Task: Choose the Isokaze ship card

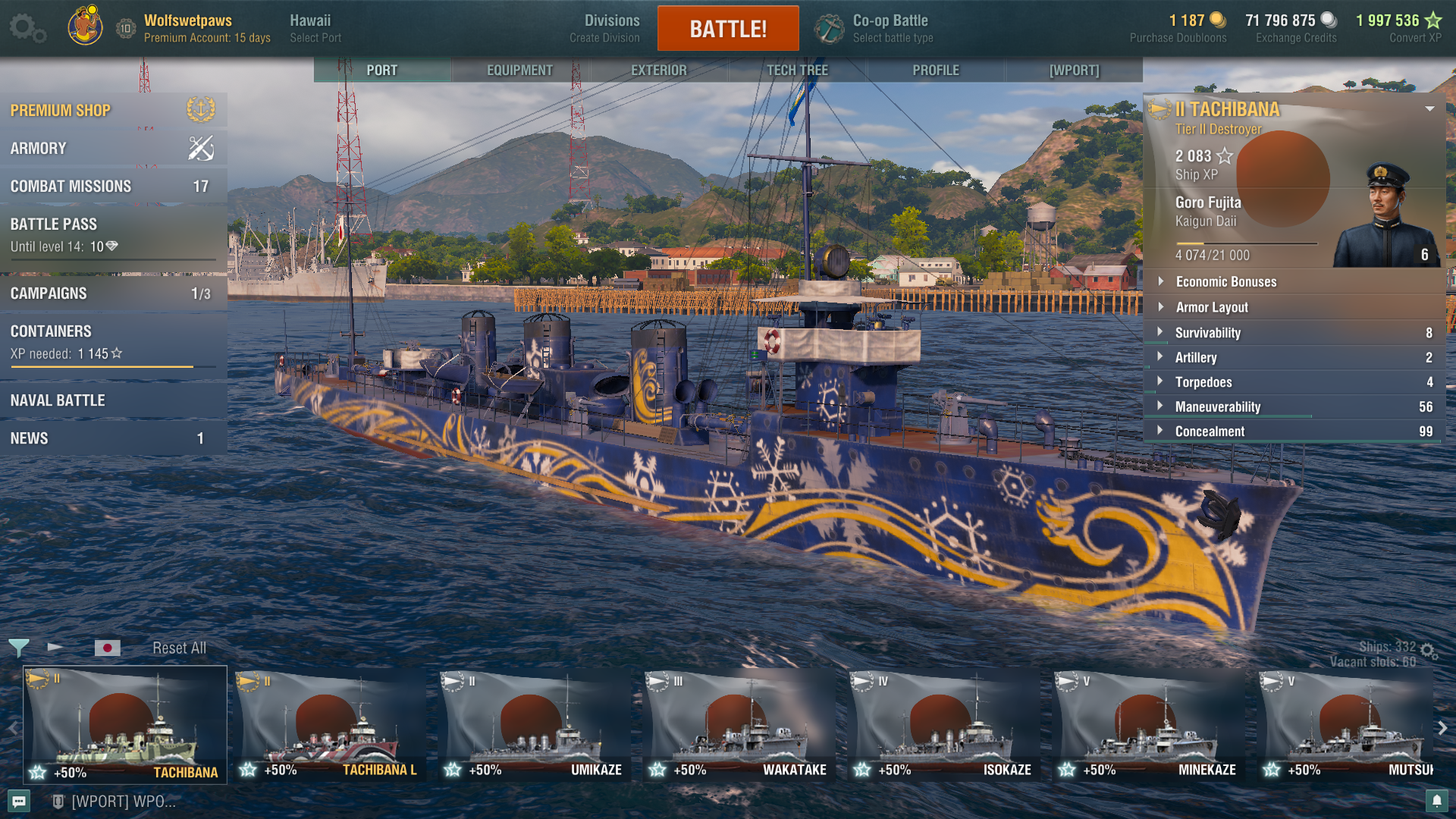Action: (x=944, y=724)
